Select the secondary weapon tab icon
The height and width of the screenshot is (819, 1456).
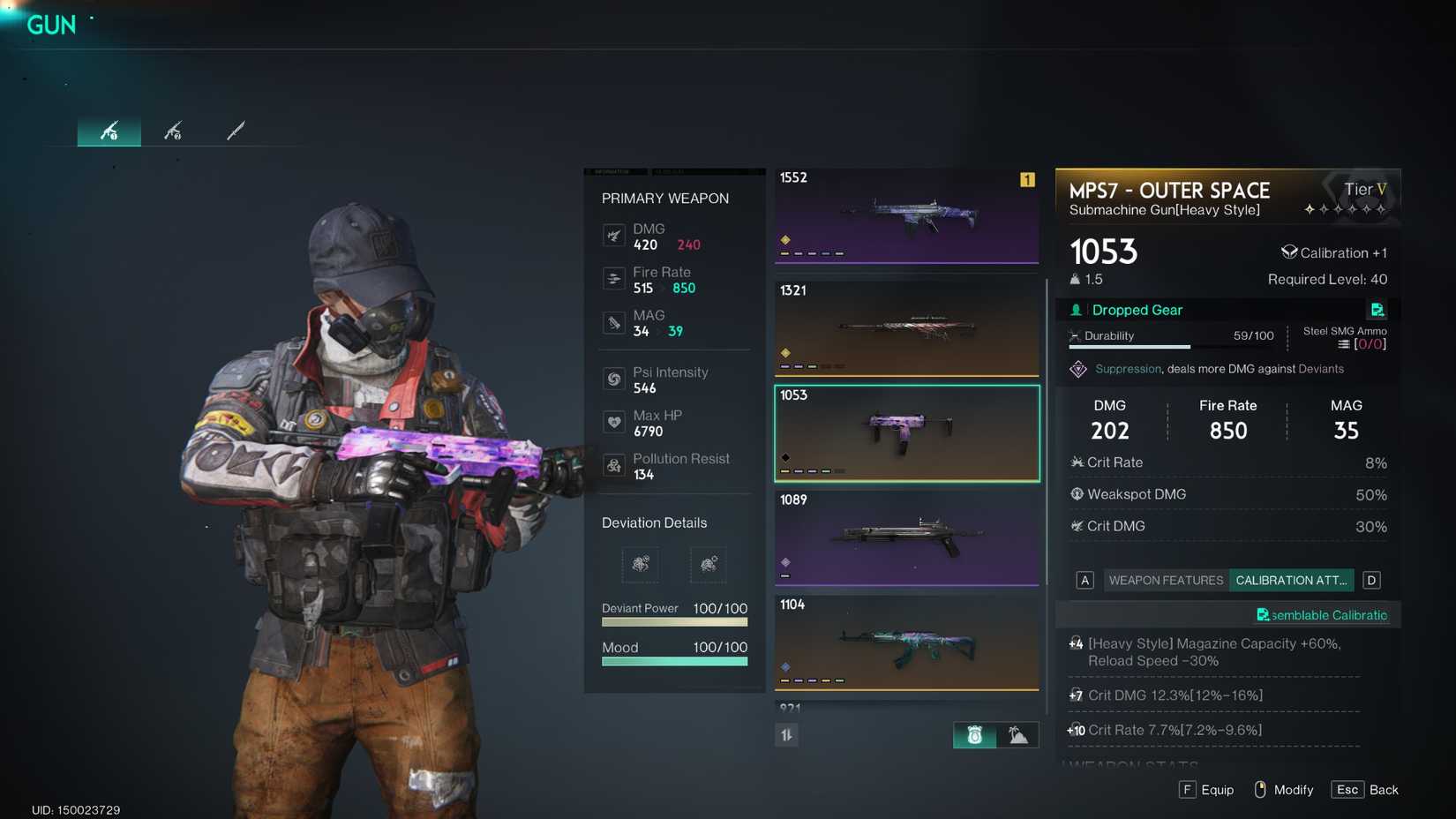173,131
